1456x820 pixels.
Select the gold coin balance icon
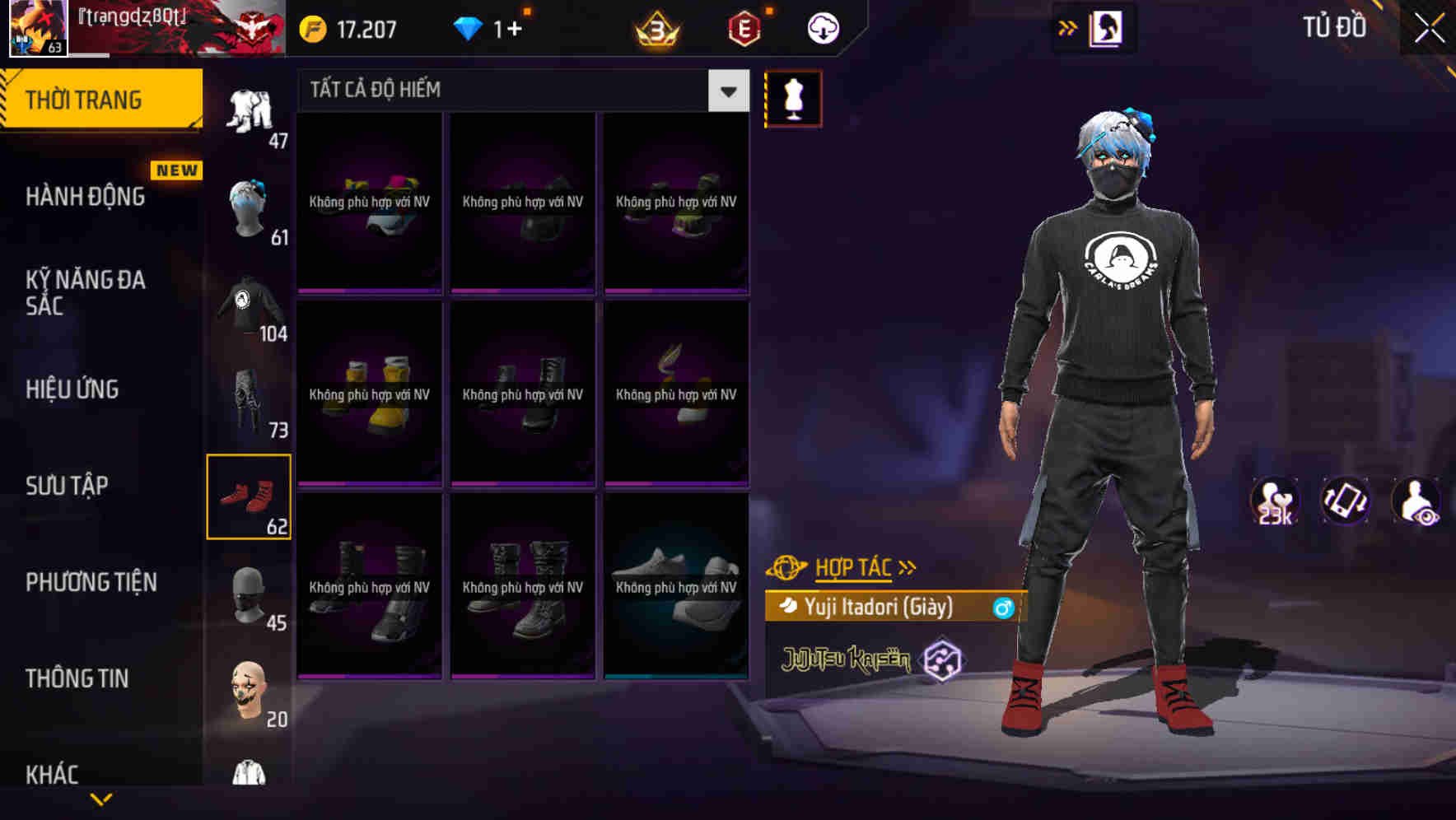pos(311,27)
